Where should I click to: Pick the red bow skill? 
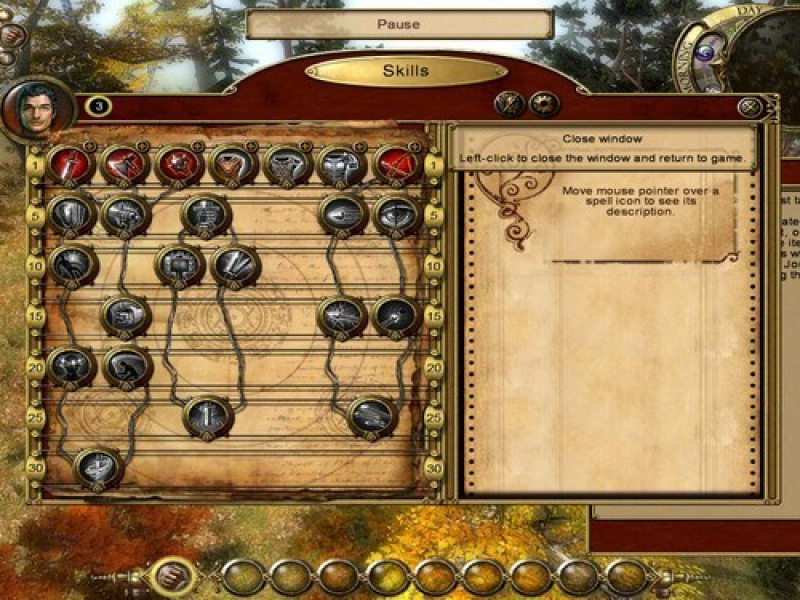pyautogui.click(x=397, y=166)
